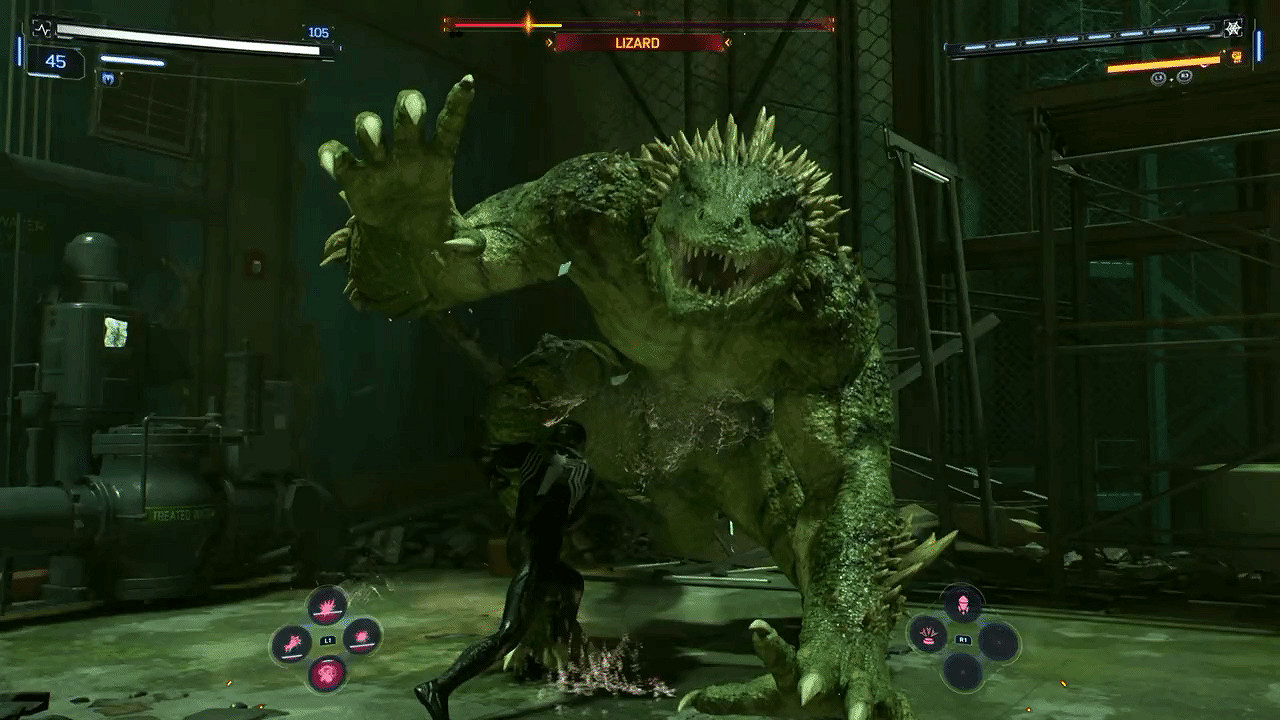Trigger the round symbiote blob ability

361,636
